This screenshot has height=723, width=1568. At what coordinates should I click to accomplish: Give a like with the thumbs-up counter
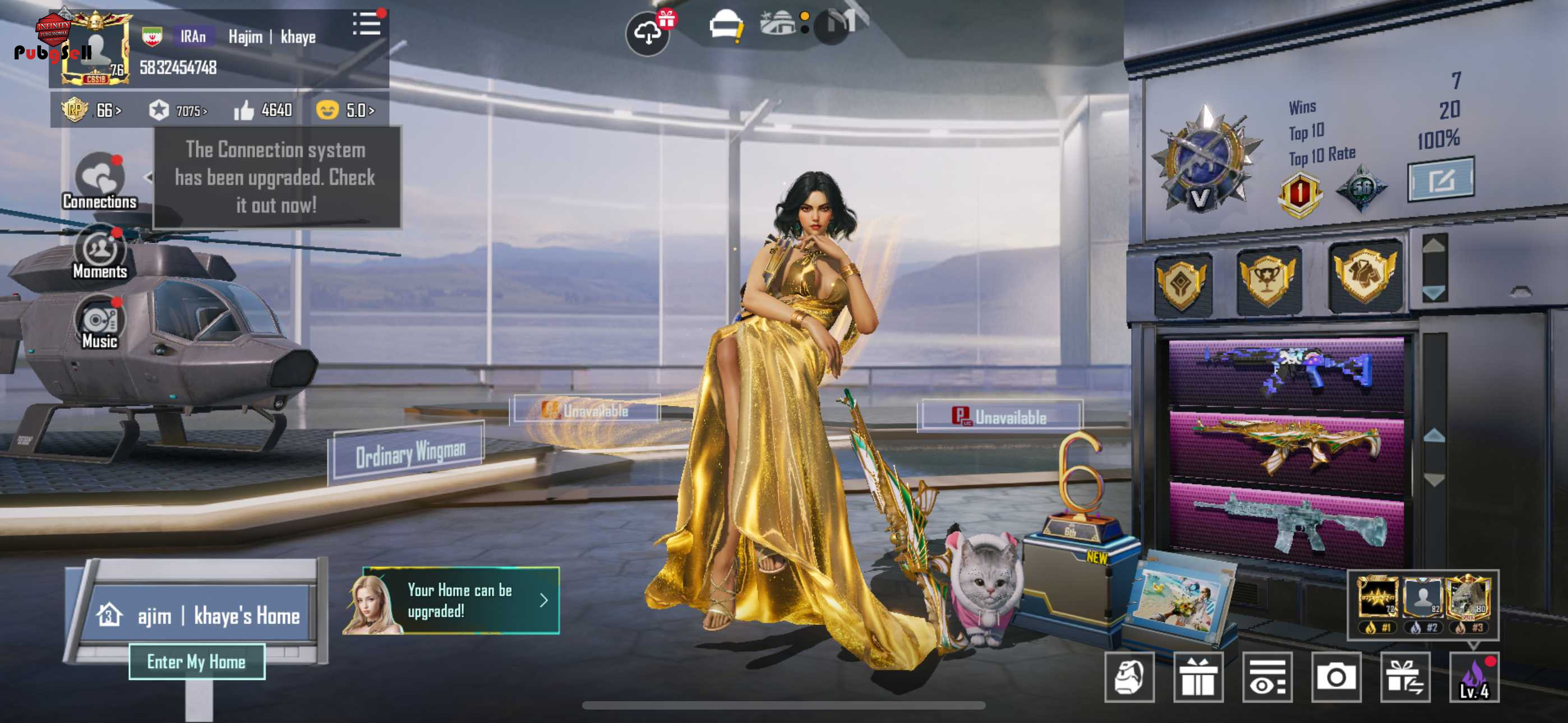coord(263,110)
